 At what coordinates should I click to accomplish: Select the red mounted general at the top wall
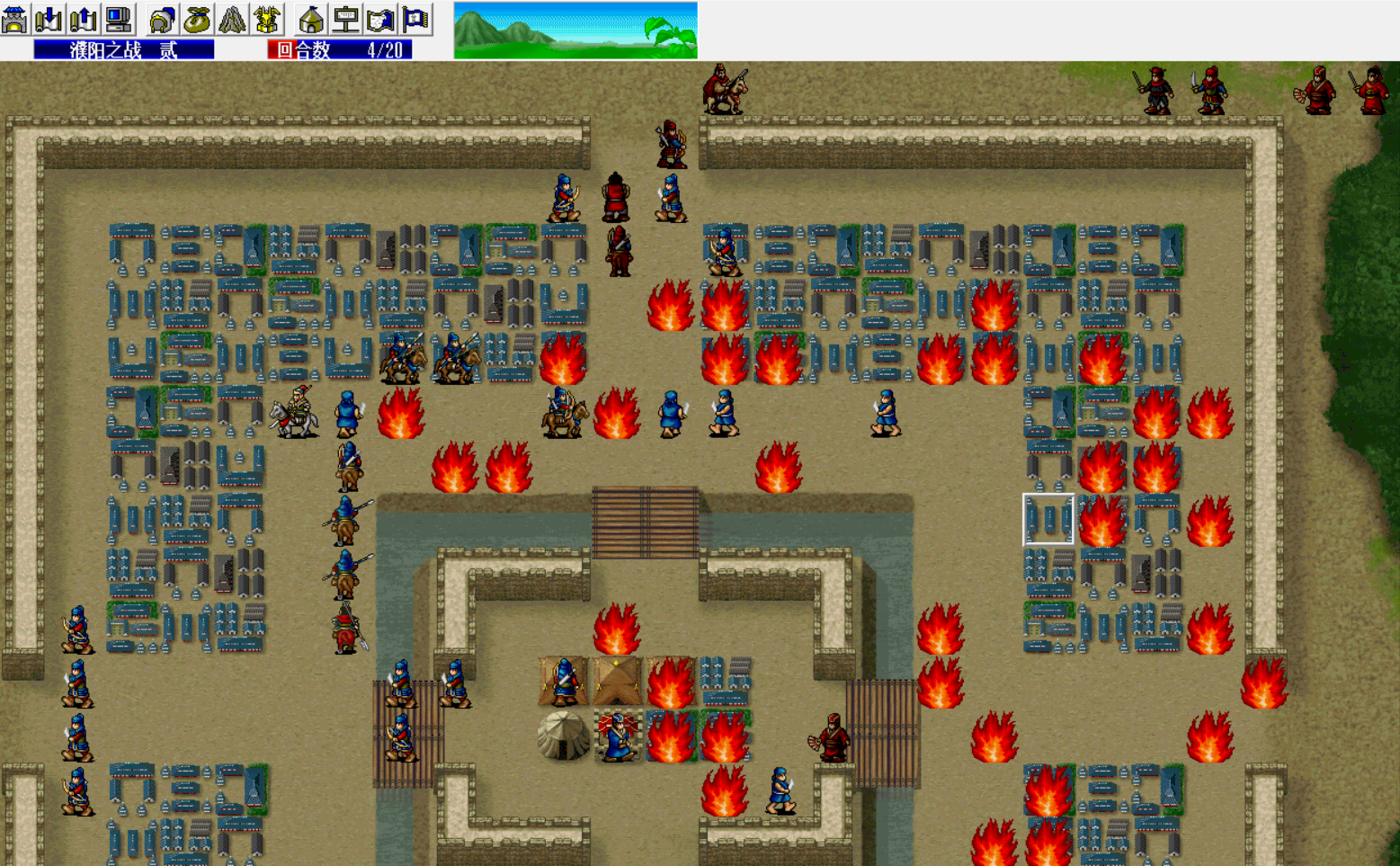(x=725, y=90)
